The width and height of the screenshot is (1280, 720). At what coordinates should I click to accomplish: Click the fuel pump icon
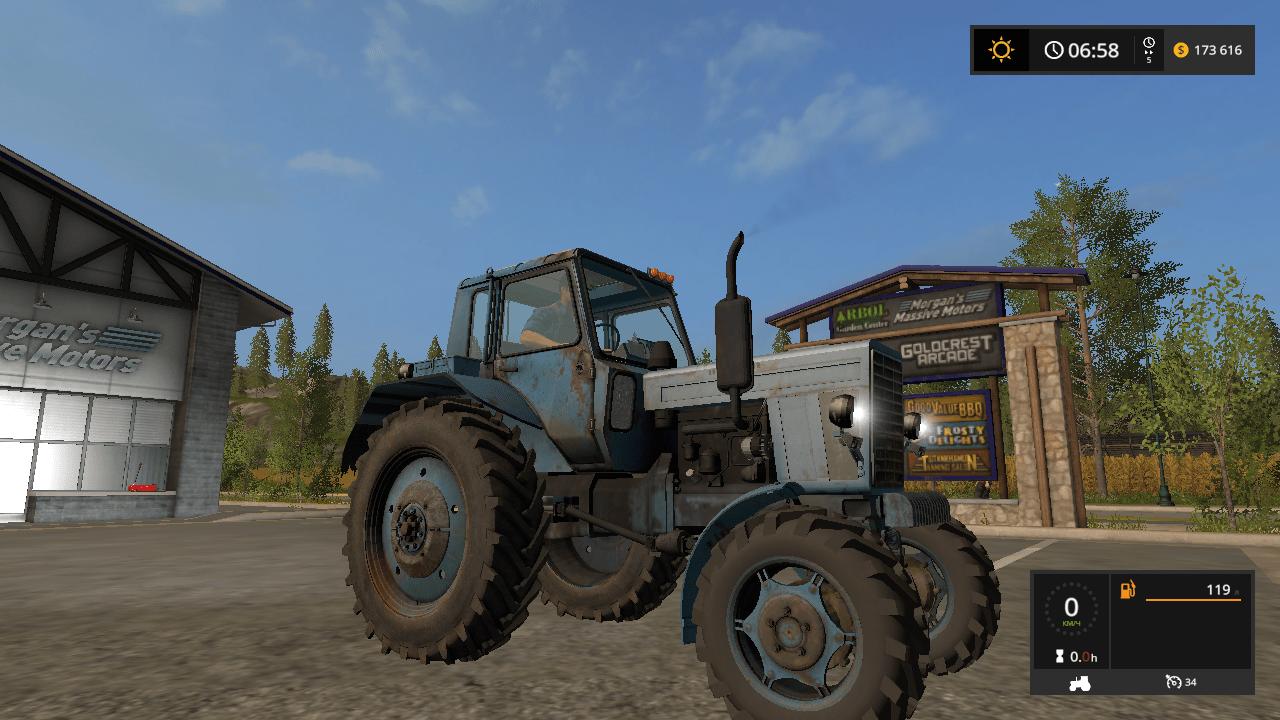click(1127, 590)
